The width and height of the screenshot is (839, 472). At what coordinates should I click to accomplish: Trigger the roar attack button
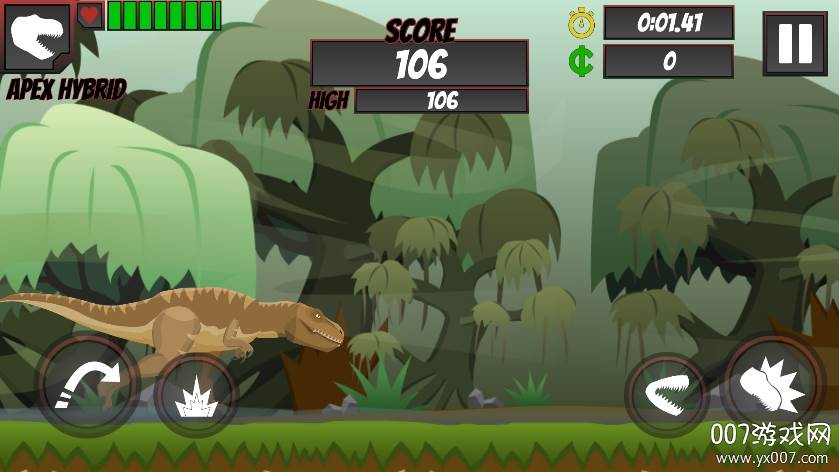775,385
